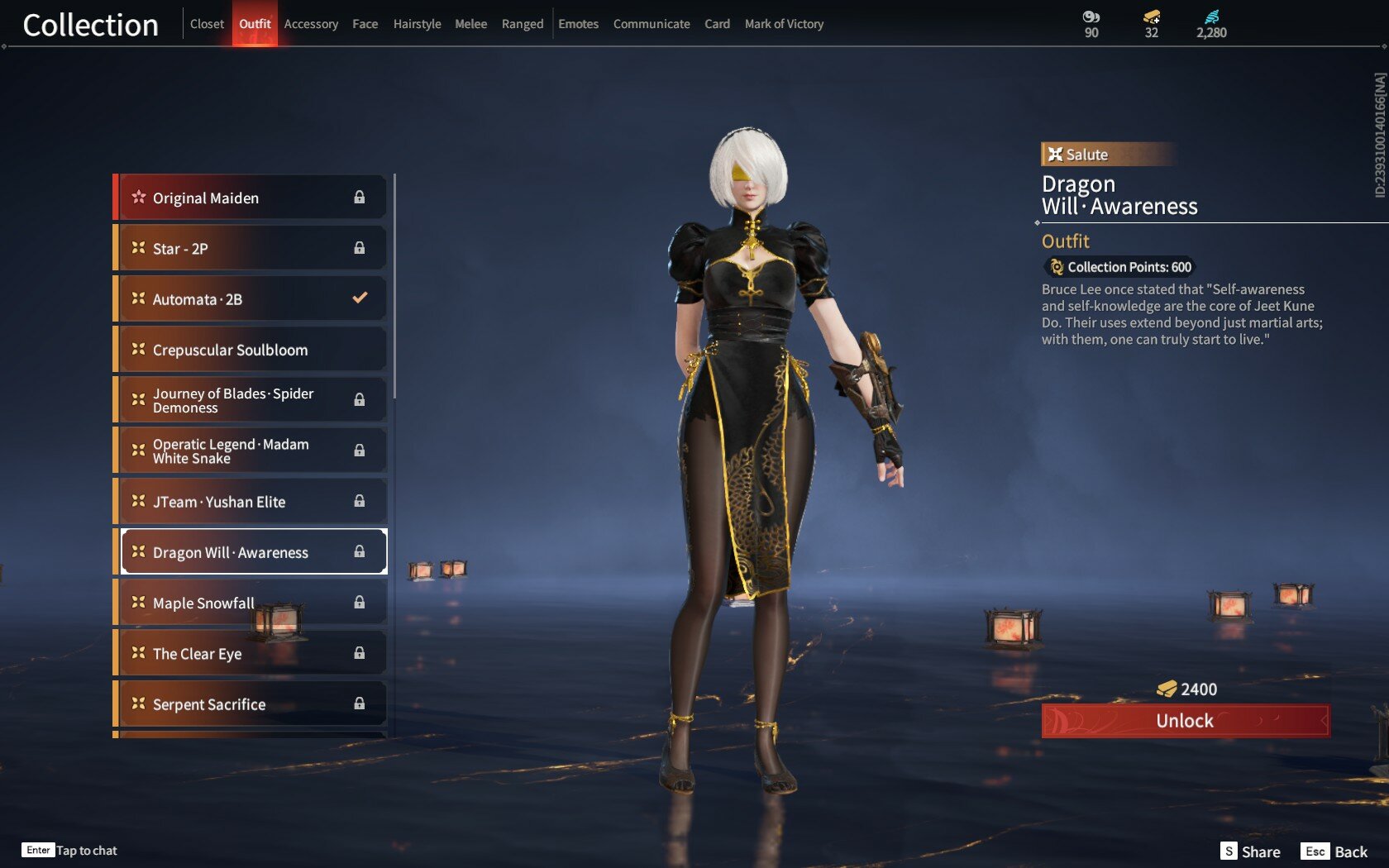Show the Emotes tab
Image resolution: width=1389 pixels, height=868 pixels.
pyautogui.click(x=578, y=24)
